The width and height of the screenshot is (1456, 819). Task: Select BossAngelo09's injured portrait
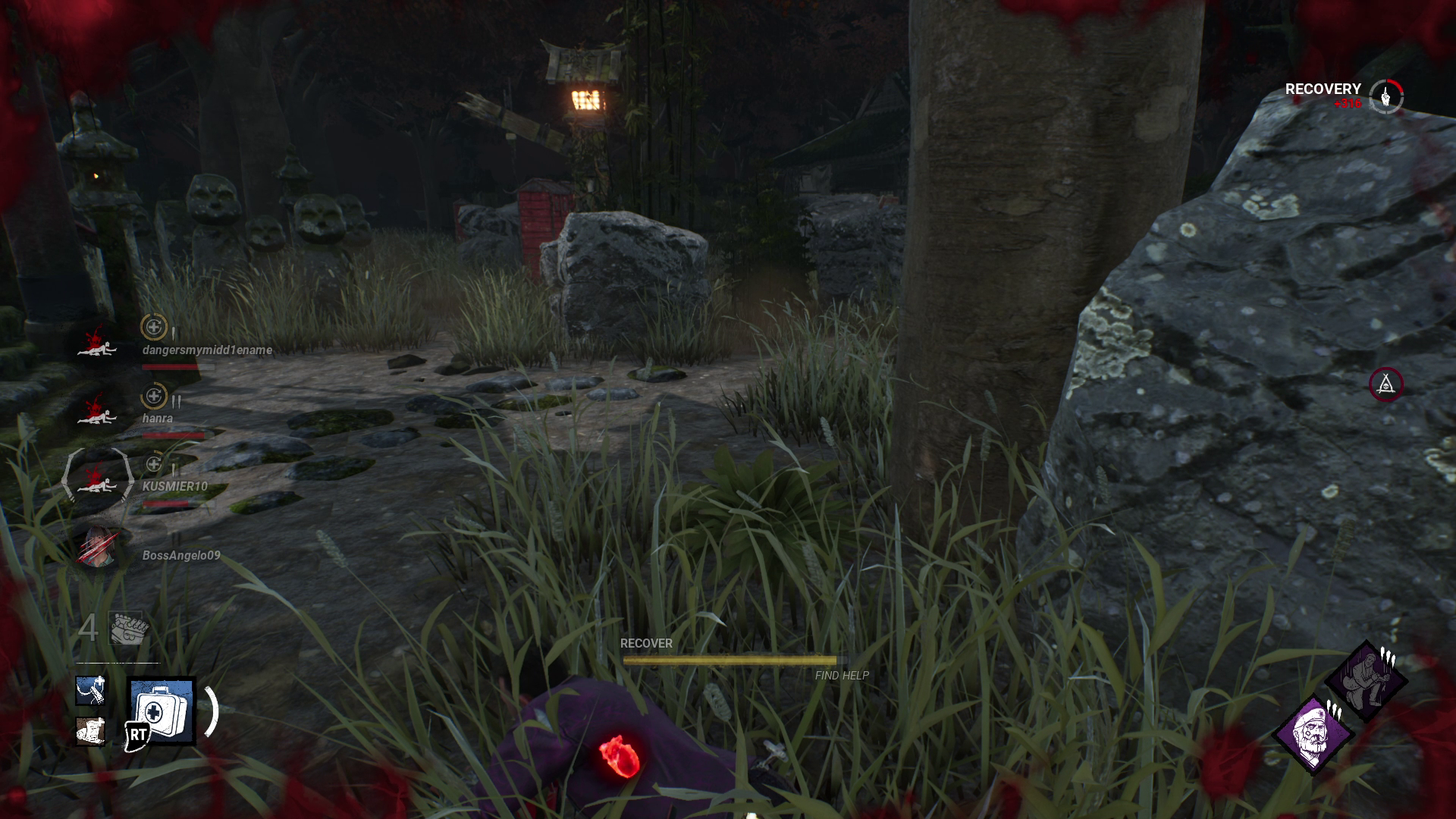tap(99, 548)
